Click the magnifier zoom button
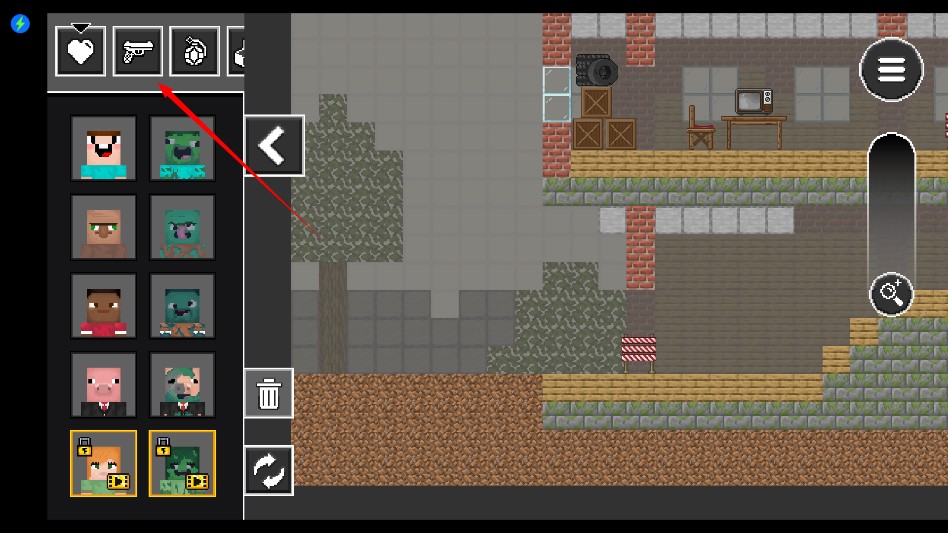Viewport: 948px width, 533px height. [890, 293]
